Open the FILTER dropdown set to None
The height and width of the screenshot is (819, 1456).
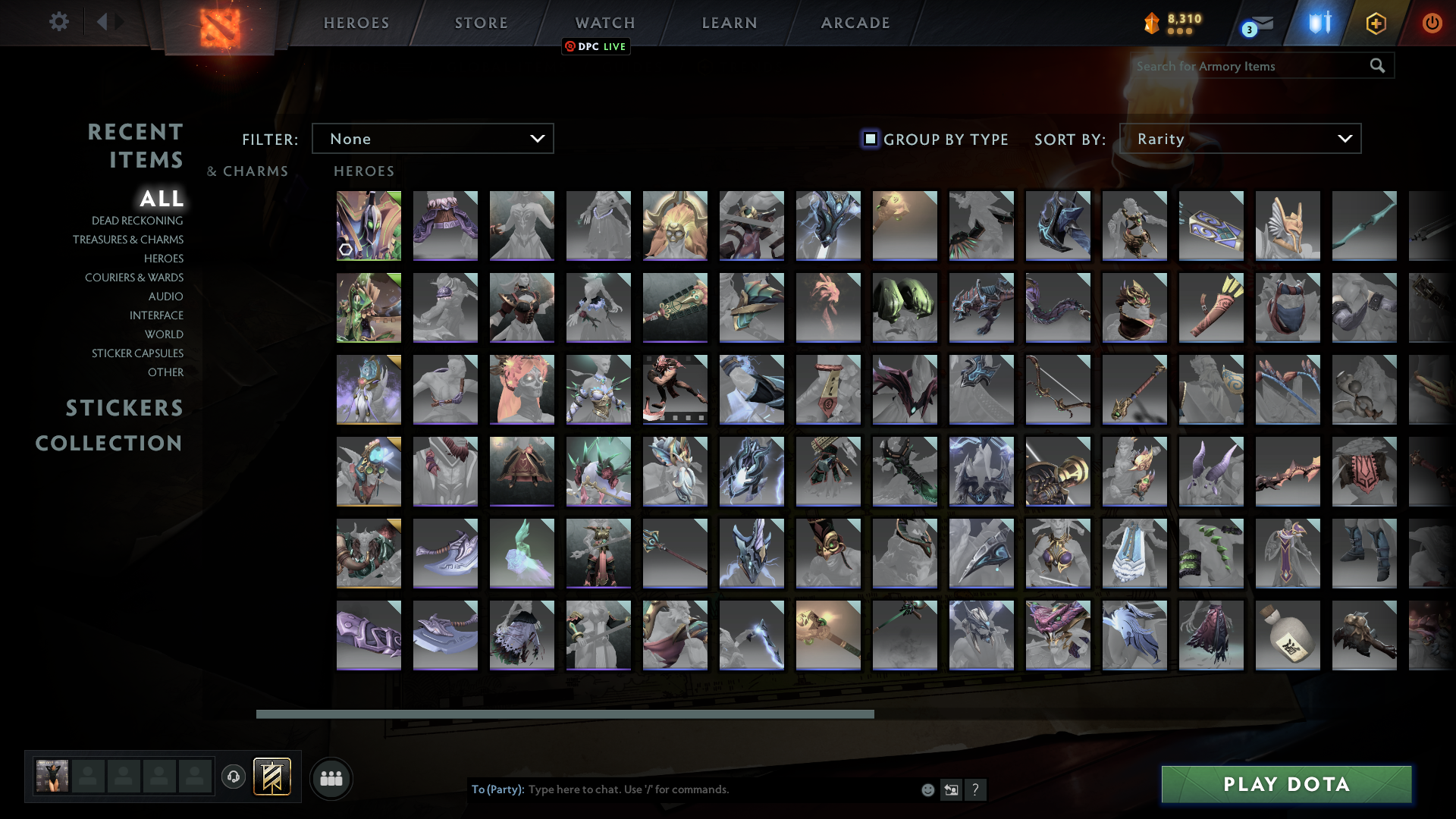432,138
